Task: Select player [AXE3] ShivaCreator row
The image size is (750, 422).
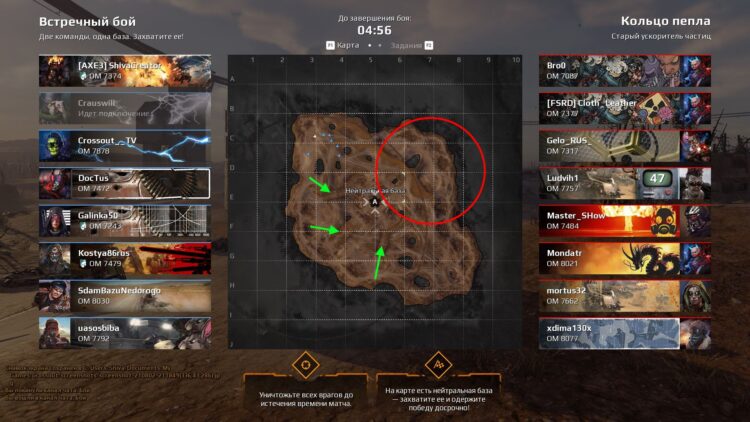Action: click(x=125, y=70)
